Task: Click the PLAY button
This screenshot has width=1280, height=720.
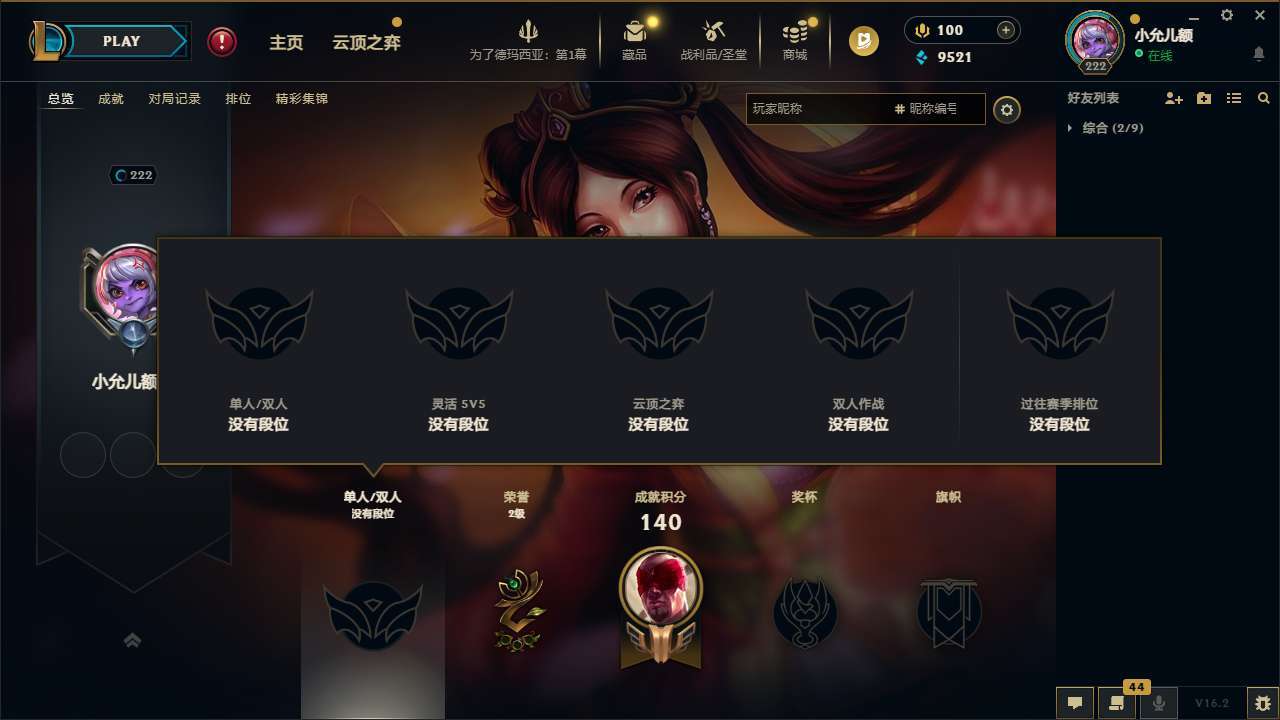Action: [122, 41]
